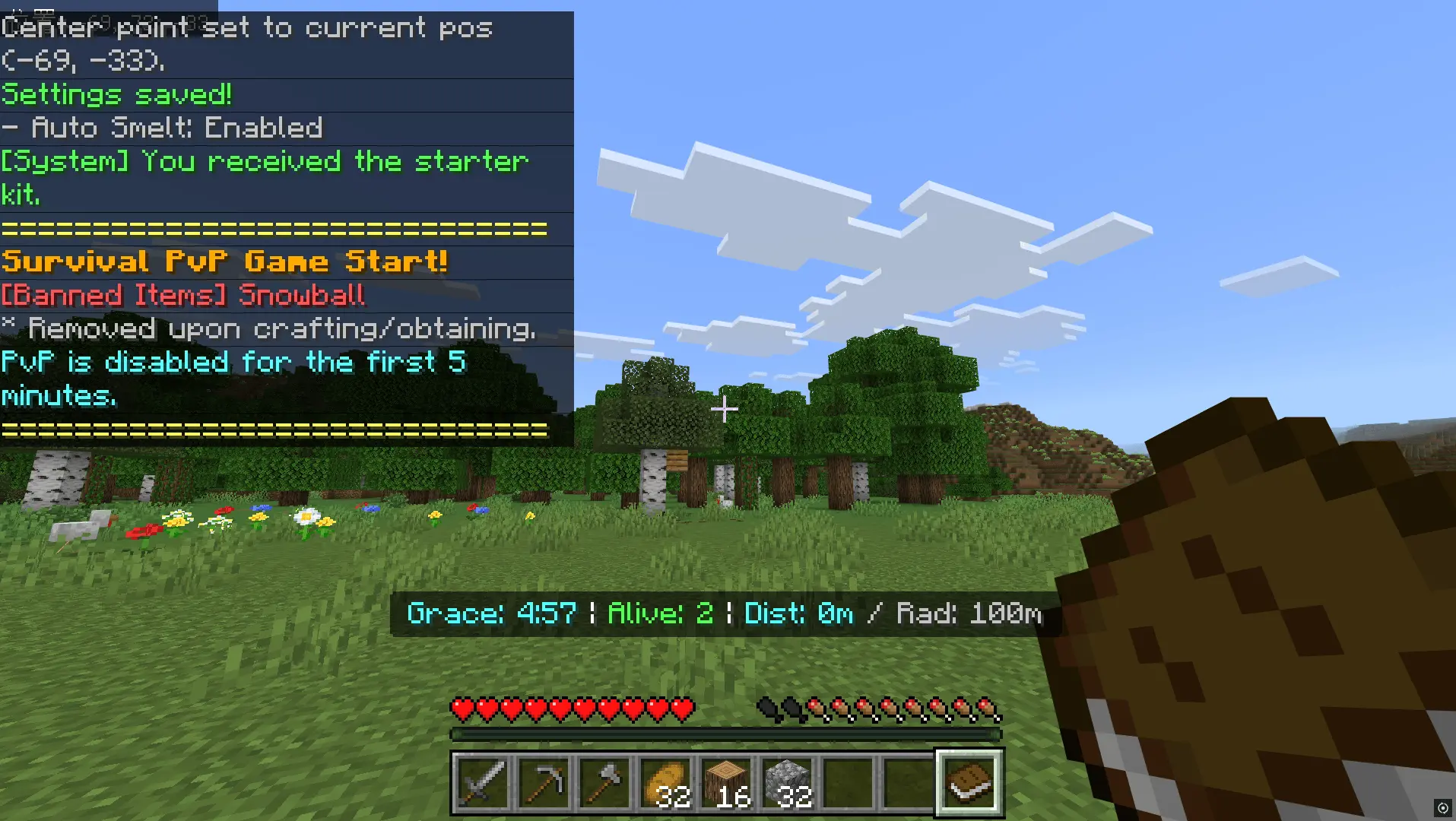This screenshot has width=1456, height=821.
Task: Choose the iron axe in the hotbar
Action: click(x=604, y=783)
